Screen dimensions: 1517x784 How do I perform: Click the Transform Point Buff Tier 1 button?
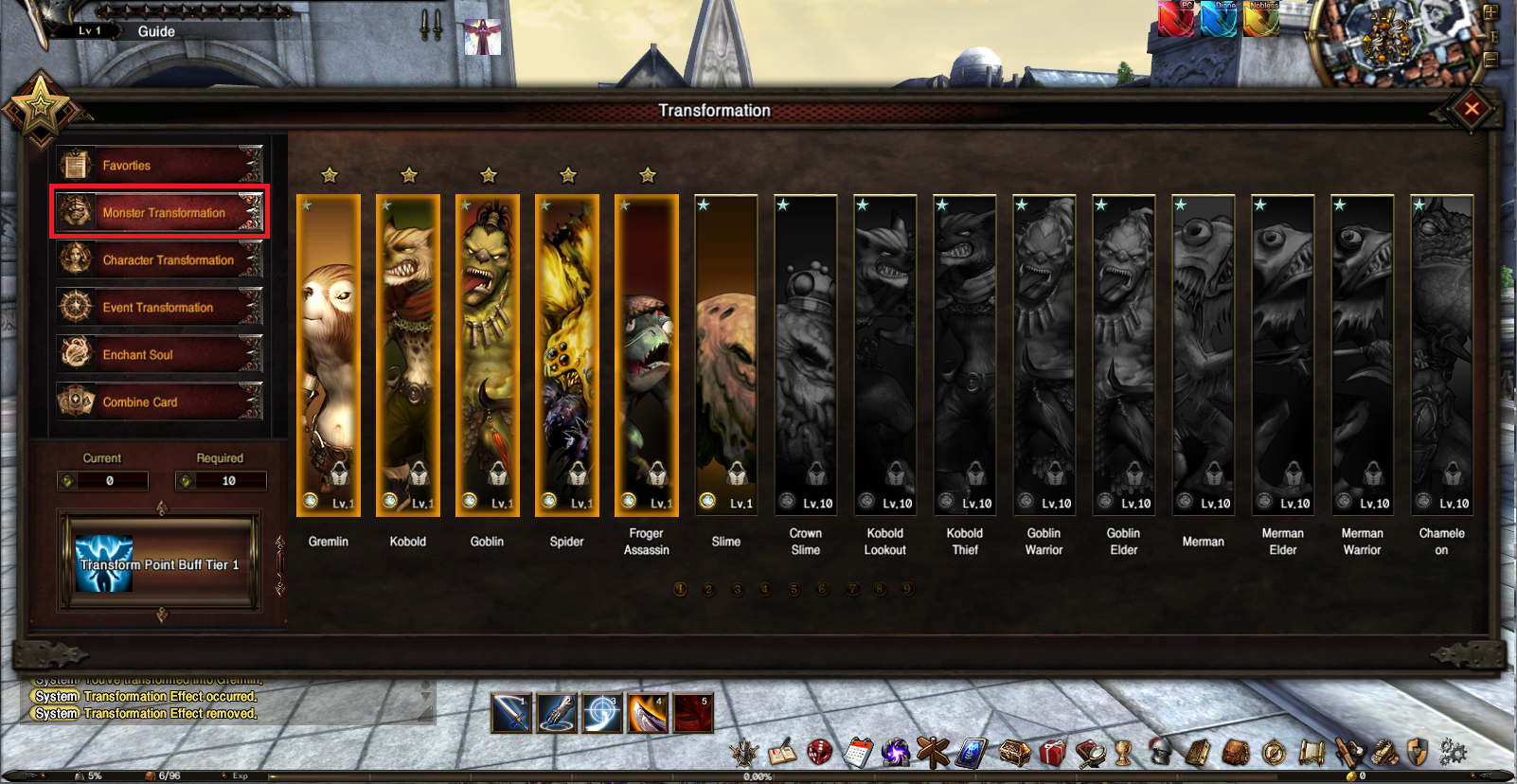160,563
